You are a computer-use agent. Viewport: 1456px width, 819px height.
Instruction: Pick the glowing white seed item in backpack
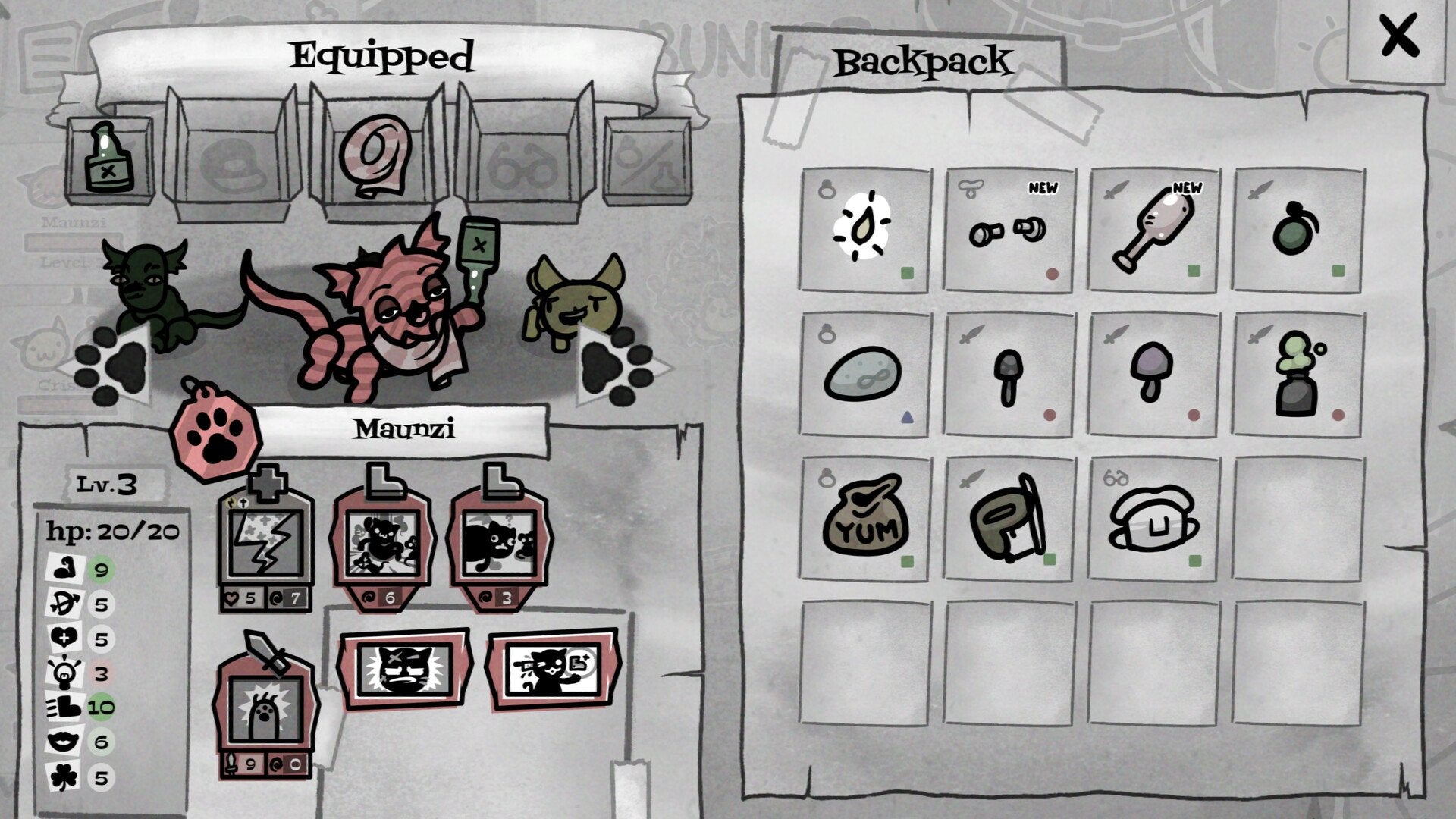(x=864, y=229)
